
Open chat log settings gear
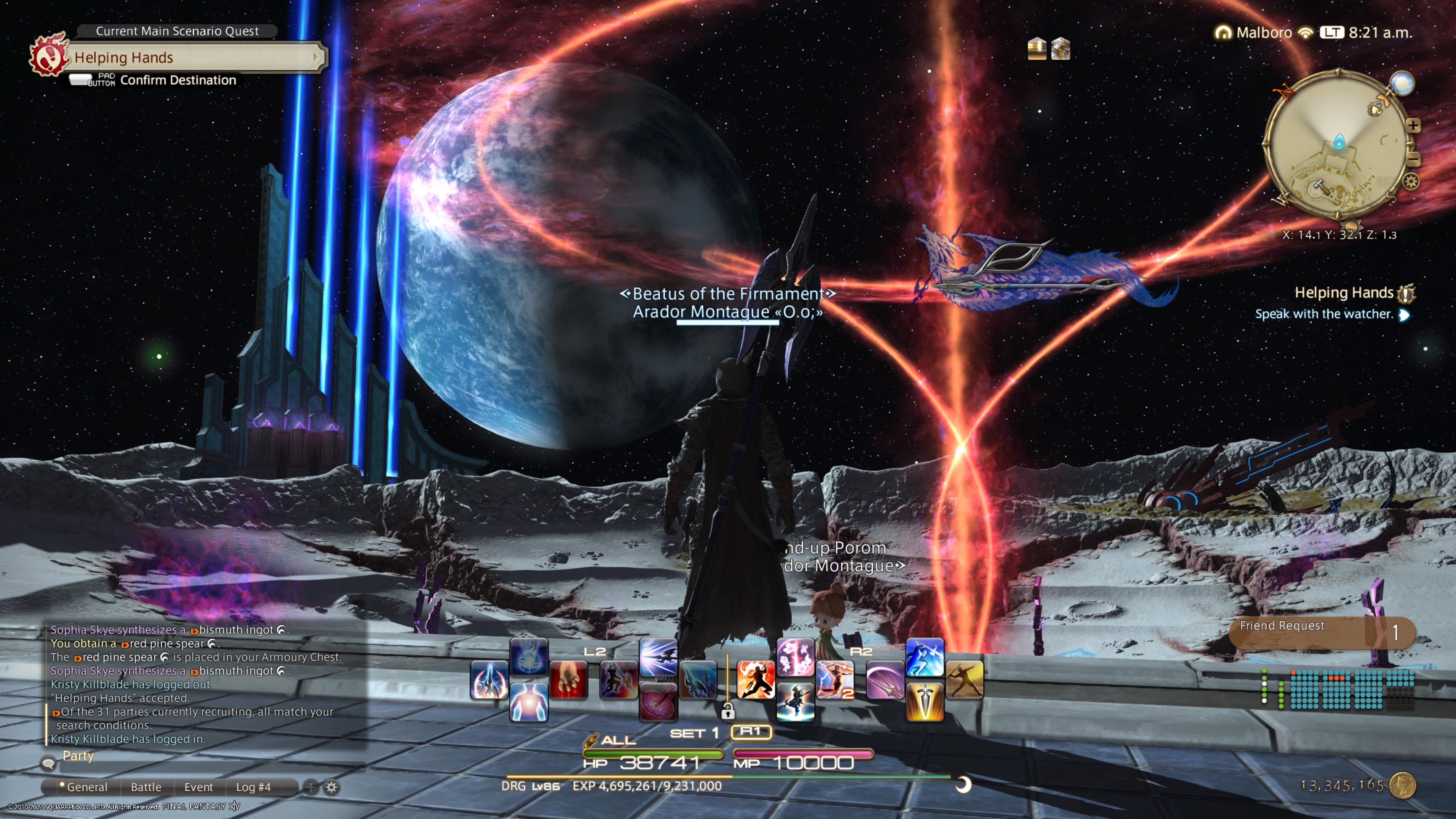point(332,787)
